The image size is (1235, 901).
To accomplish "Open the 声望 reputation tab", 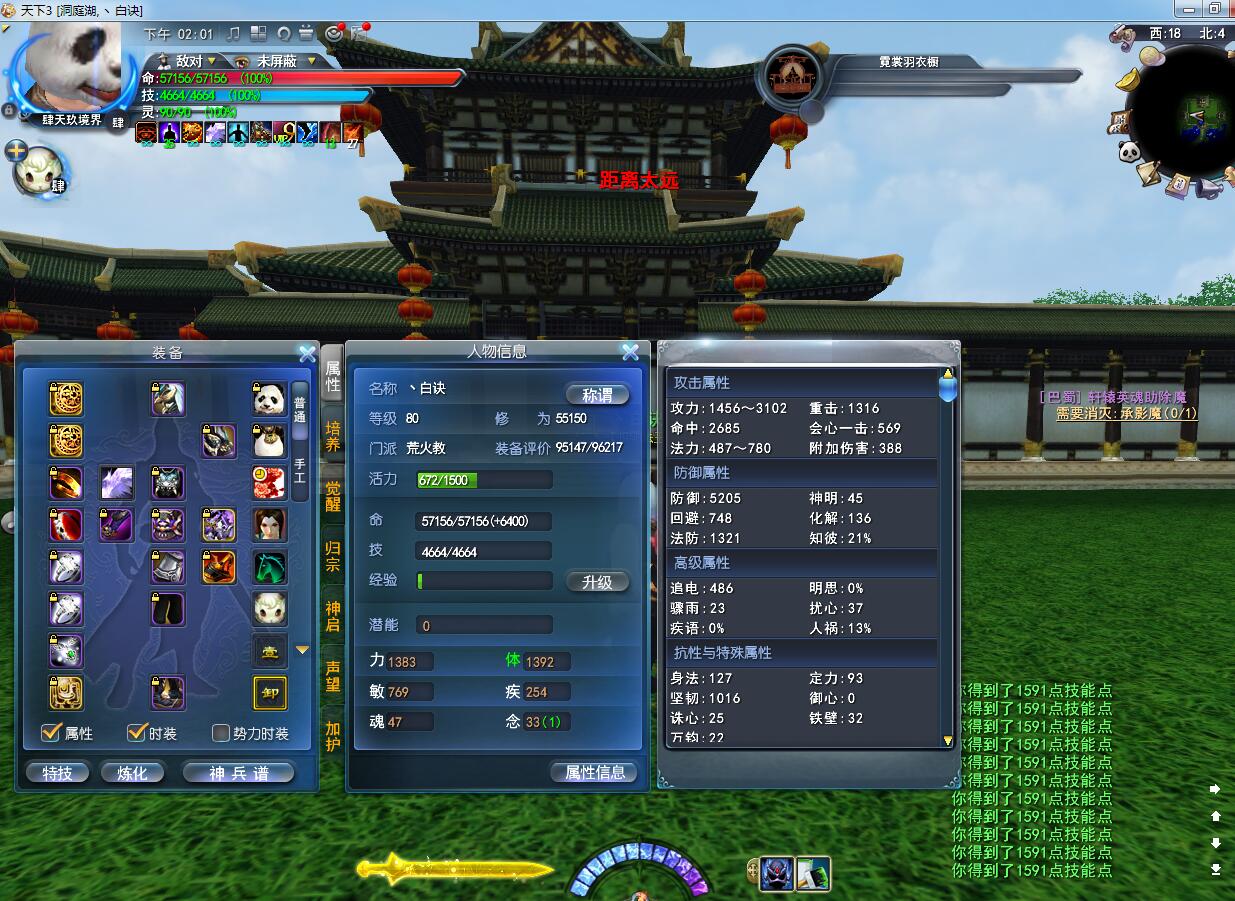I will coord(332,676).
